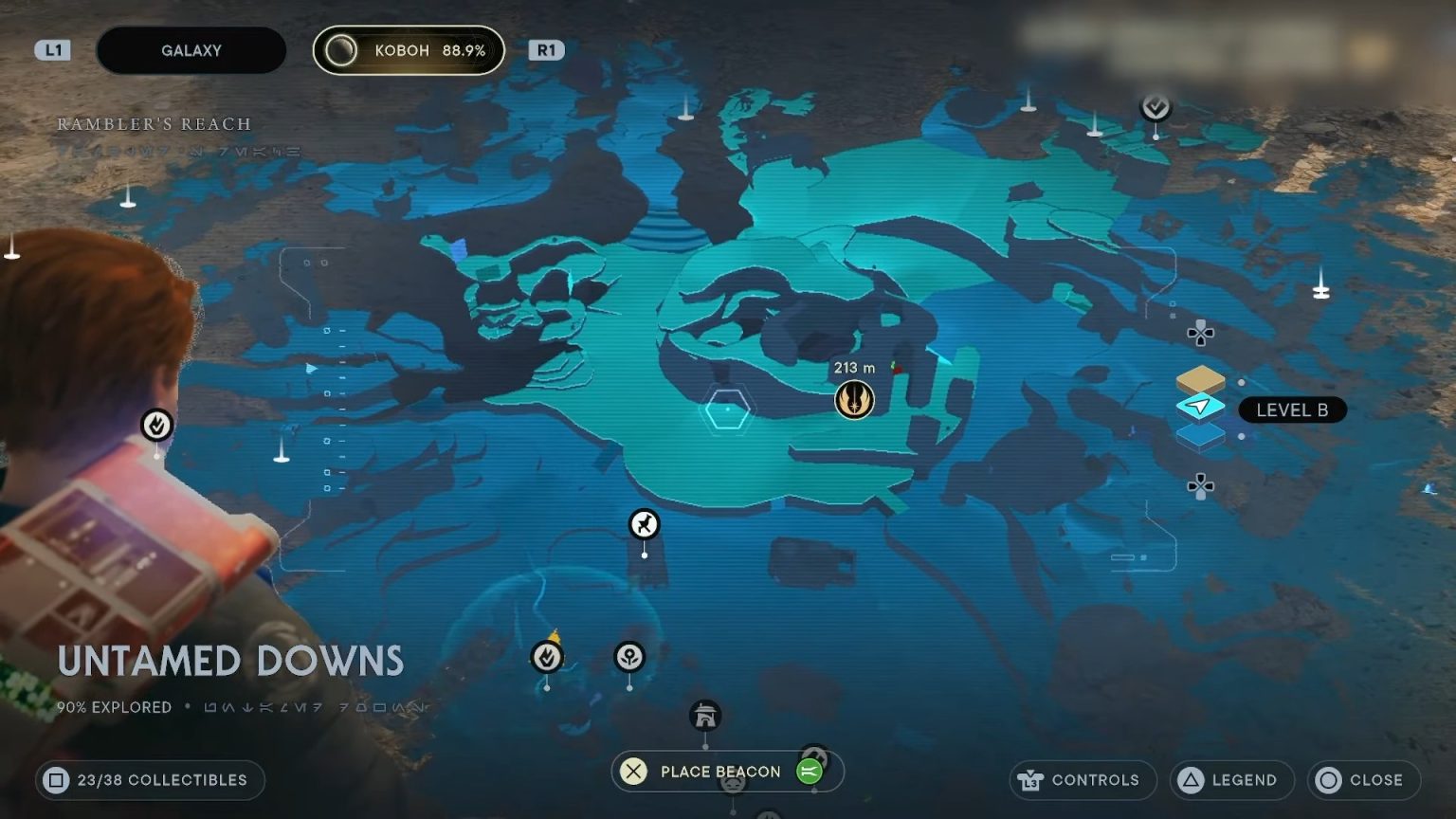Open the 23/38 Collectibles list

click(150, 780)
